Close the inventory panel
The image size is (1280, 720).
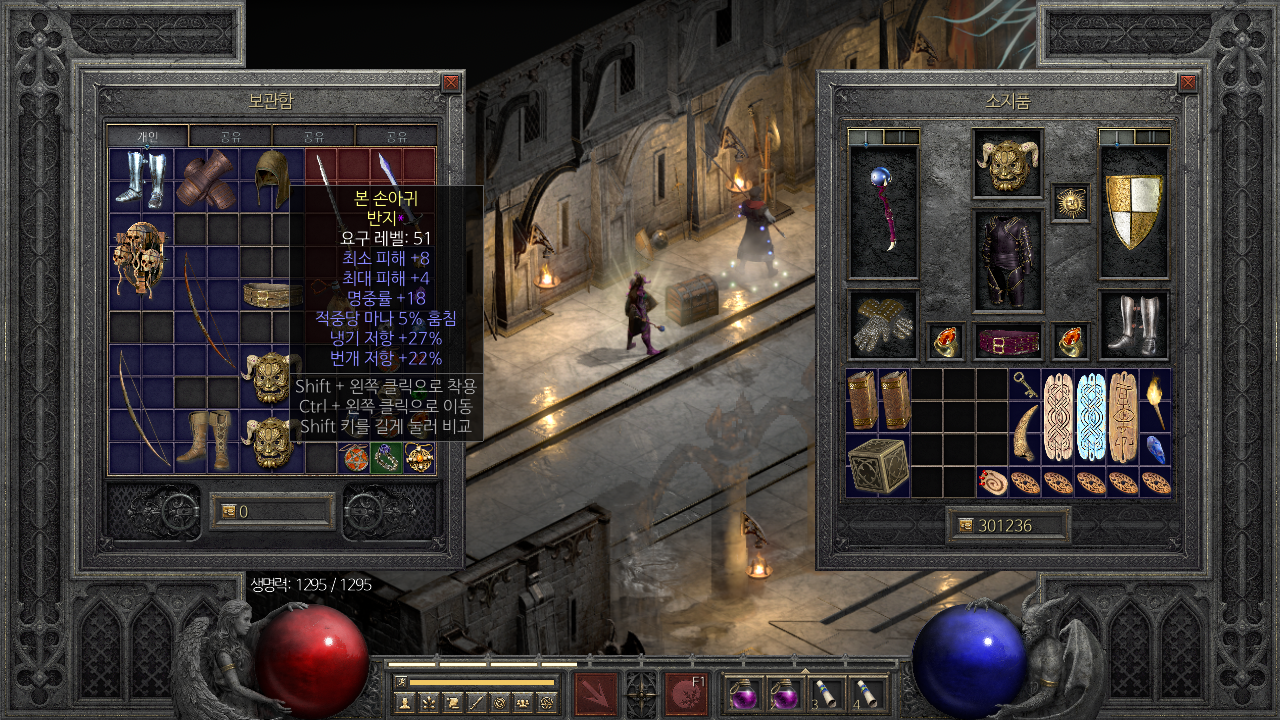[x=1188, y=83]
